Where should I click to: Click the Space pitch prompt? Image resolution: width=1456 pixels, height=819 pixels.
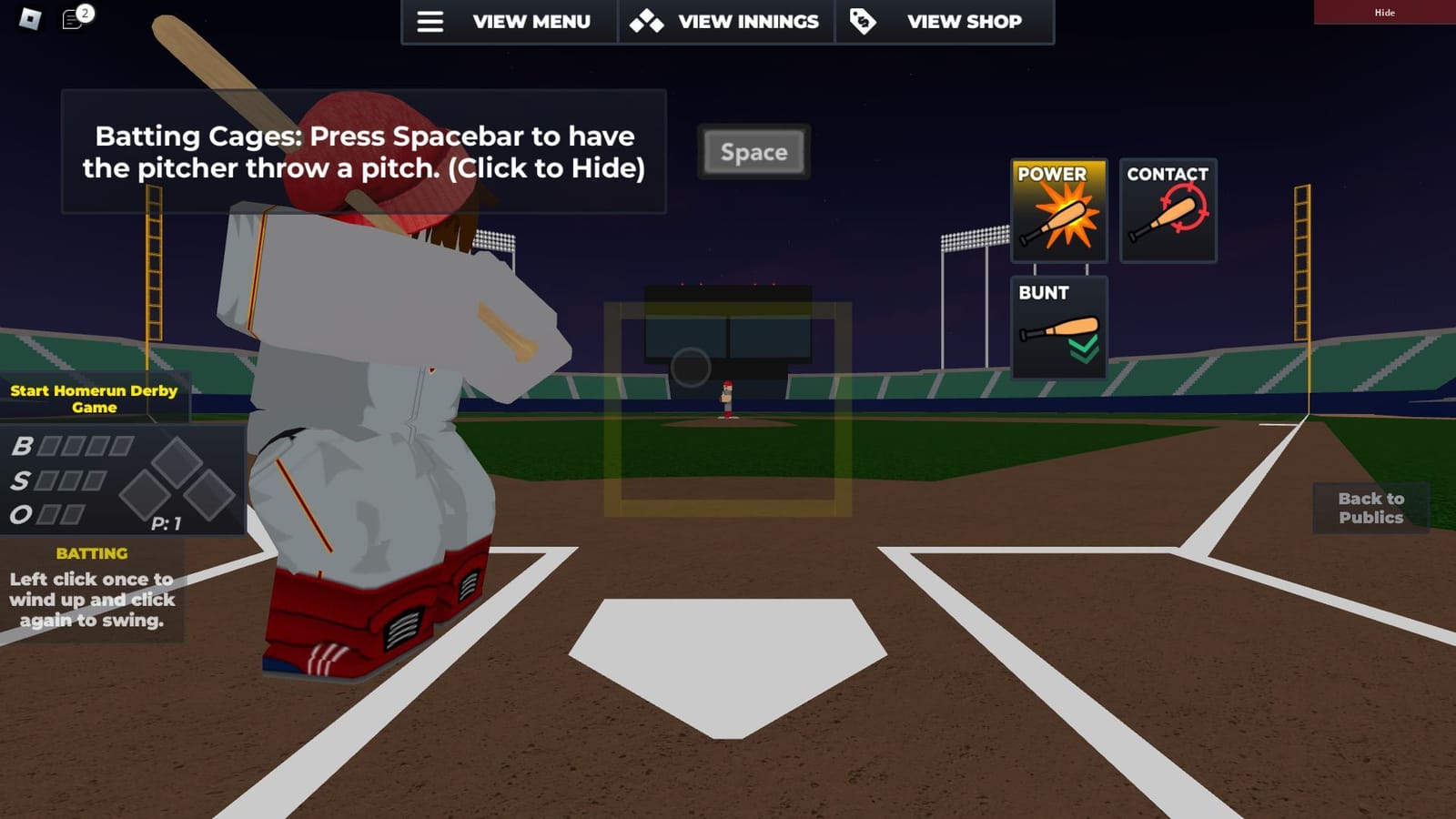point(753,152)
